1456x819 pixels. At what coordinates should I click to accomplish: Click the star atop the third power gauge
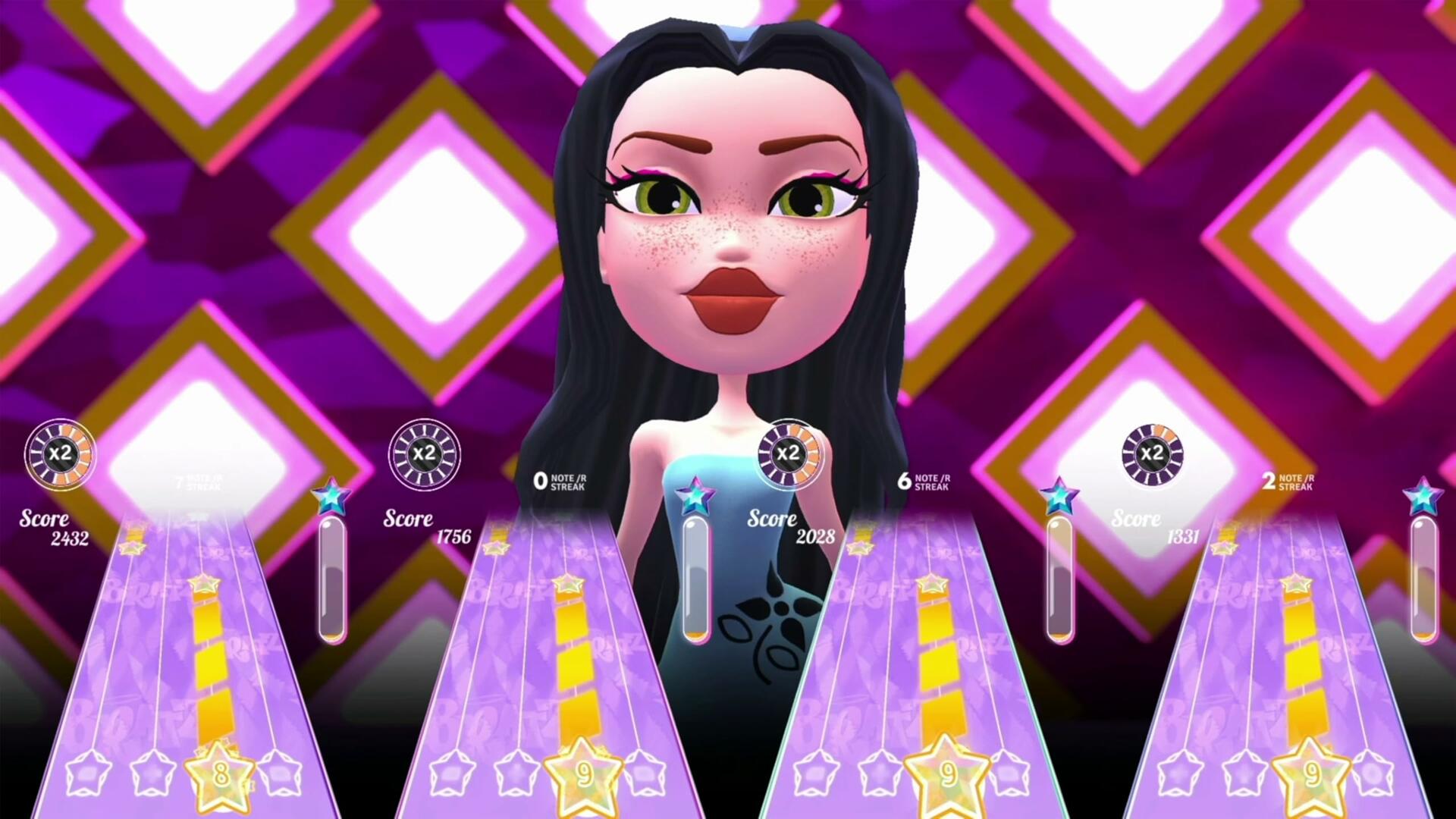click(x=1059, y=494)
